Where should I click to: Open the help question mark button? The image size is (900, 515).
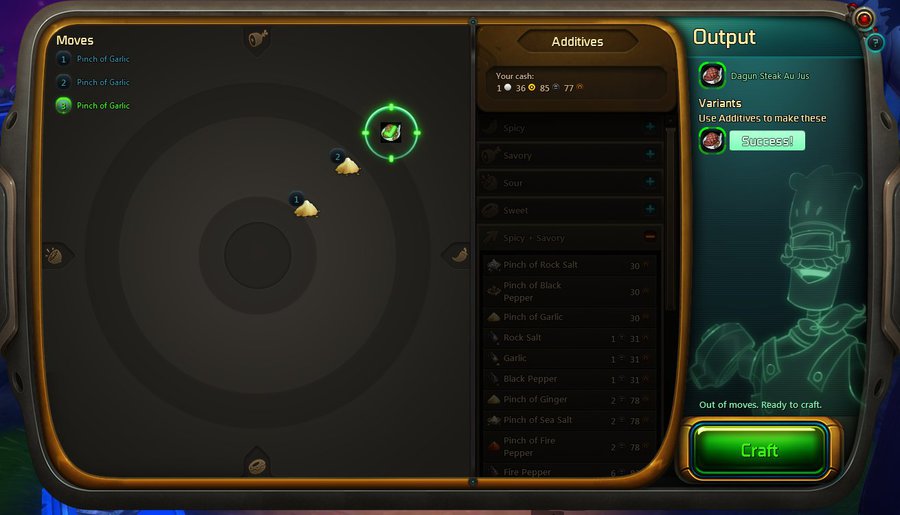875,42
